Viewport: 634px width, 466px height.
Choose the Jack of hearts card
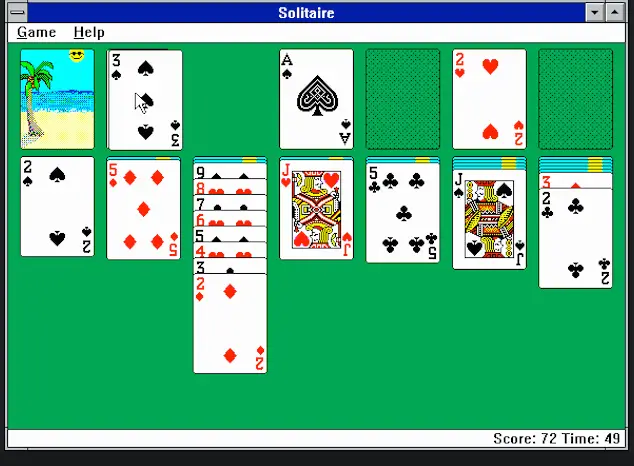316,209
